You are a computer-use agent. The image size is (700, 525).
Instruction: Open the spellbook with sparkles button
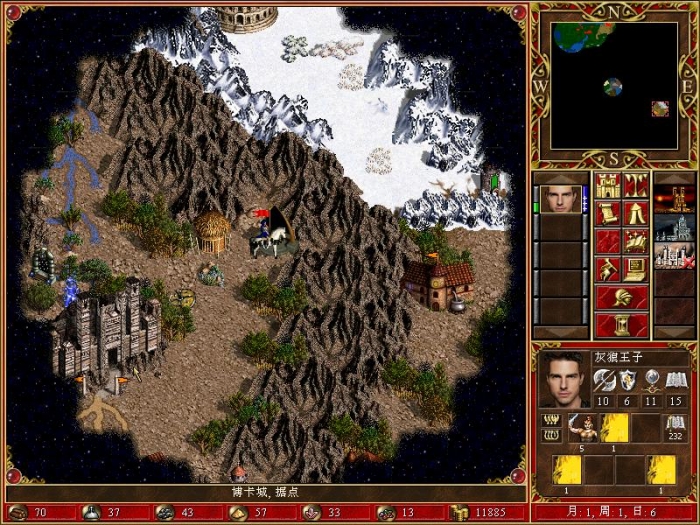pos(637,241)
